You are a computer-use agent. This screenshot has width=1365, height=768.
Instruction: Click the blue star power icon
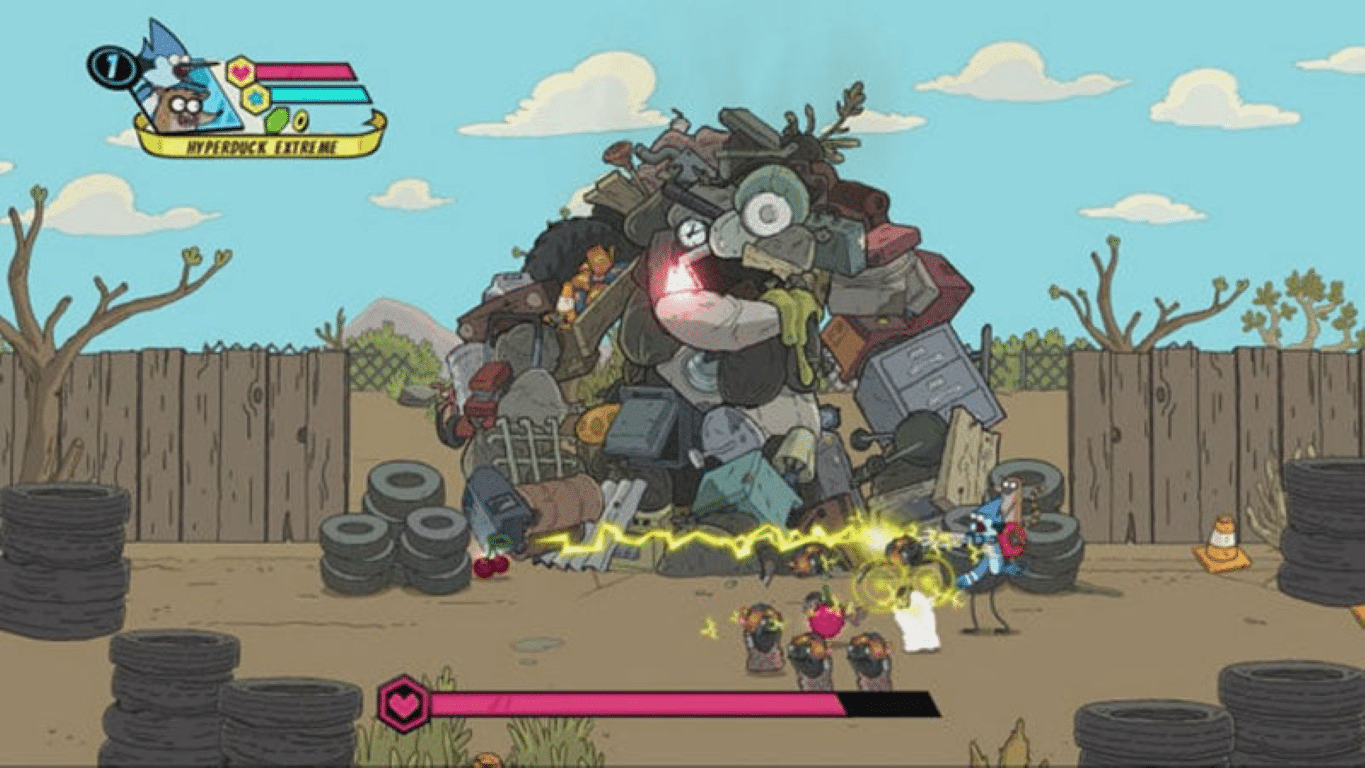pos(256,98)
